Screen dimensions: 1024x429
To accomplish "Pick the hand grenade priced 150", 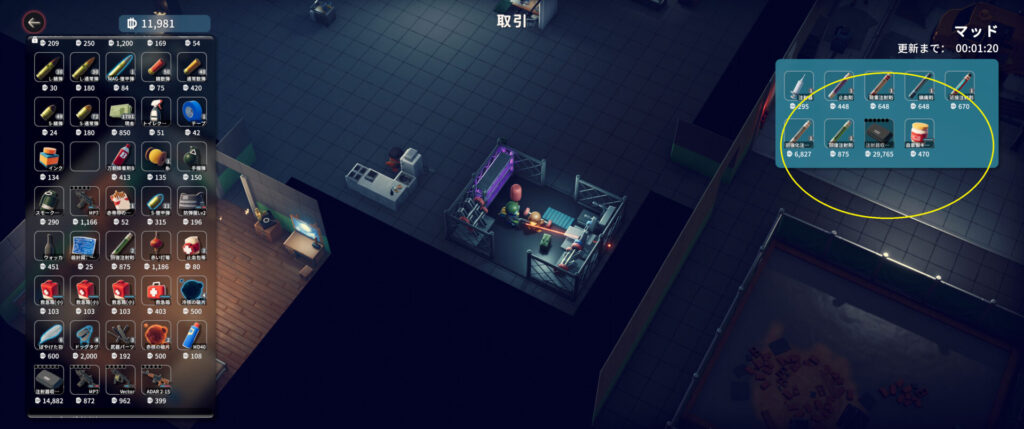I will click(192, 157).
